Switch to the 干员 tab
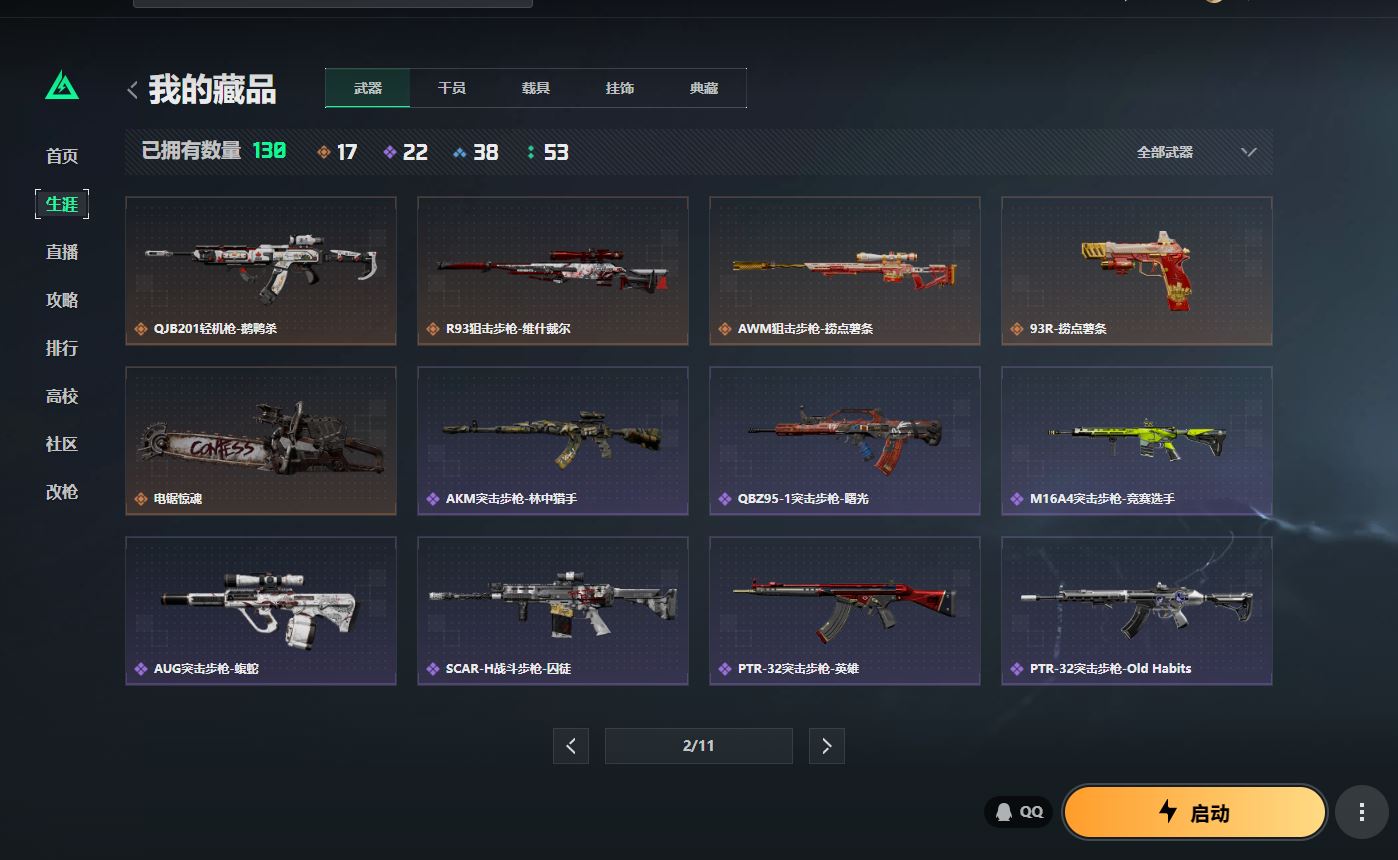 click(452, 88)
